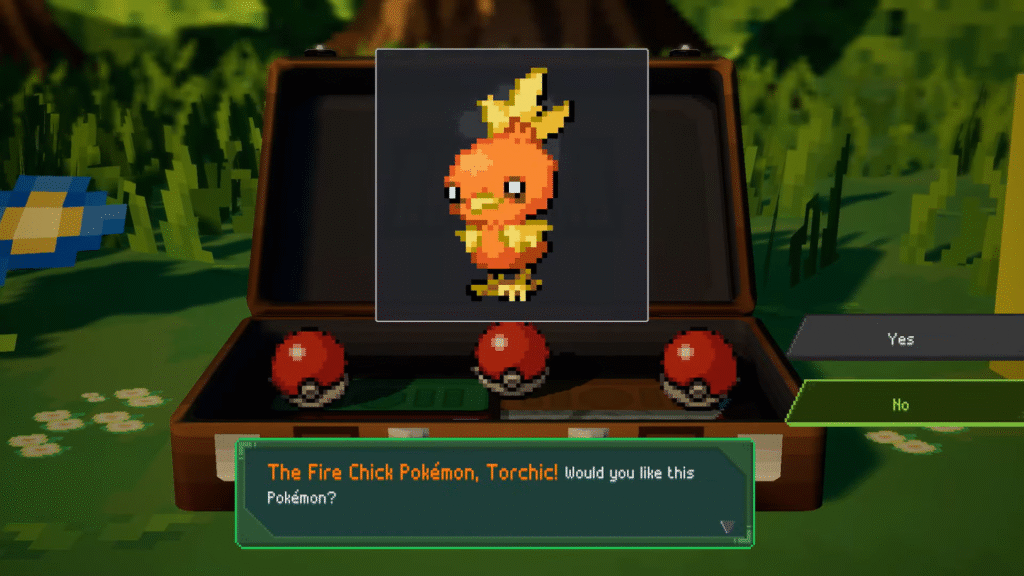This screenshot has height=576, width=1024.
Task: Select No to decline Torchic
Action: click(x=901, y=404)
